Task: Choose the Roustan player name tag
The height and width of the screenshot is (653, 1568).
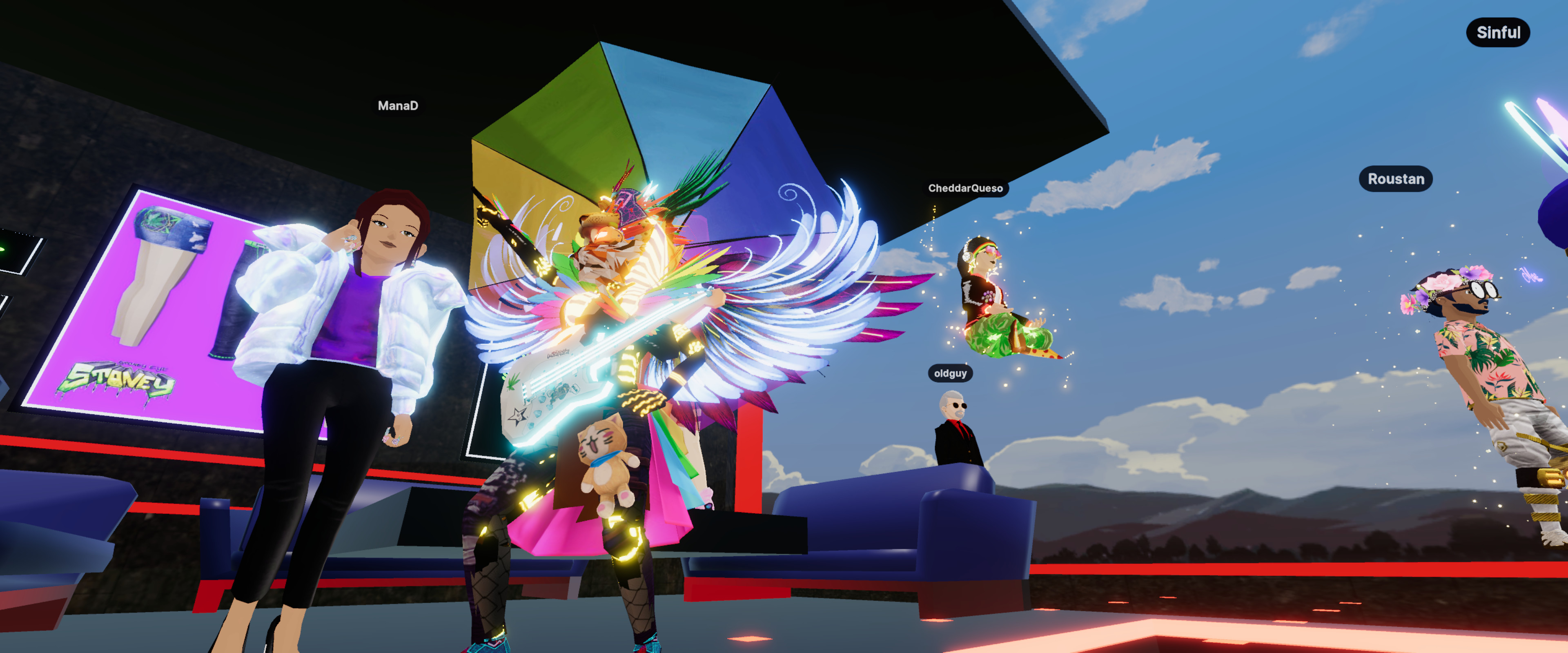Action: [x=1395, y=179]
